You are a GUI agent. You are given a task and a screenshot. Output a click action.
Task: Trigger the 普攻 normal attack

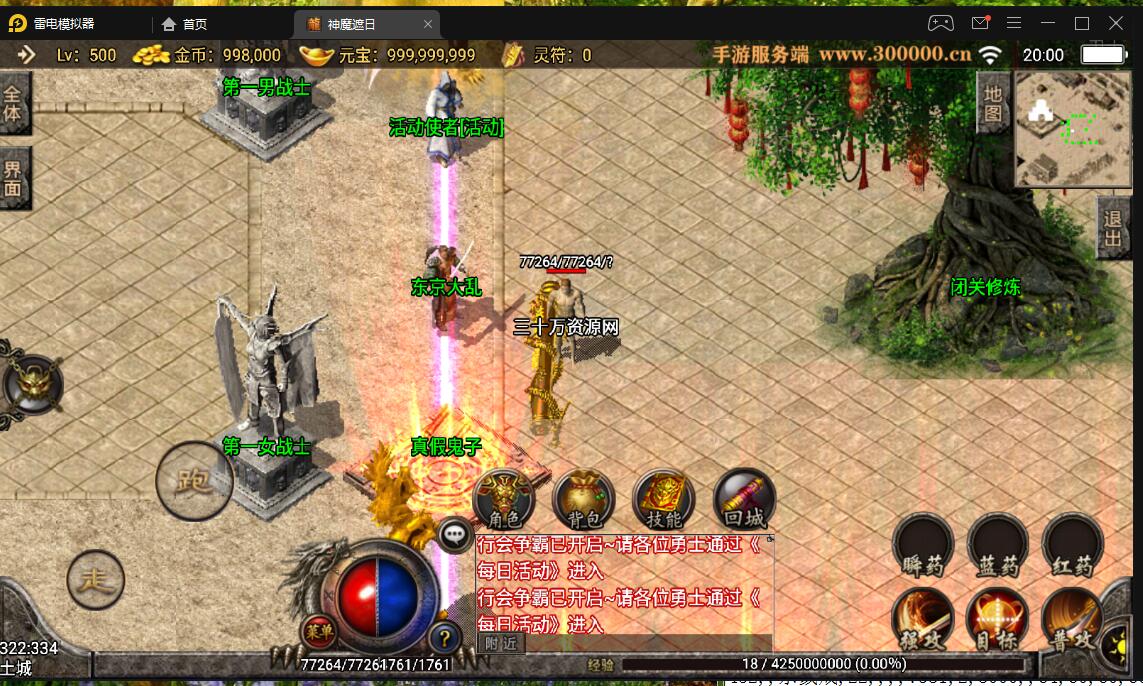(1072, 621)
